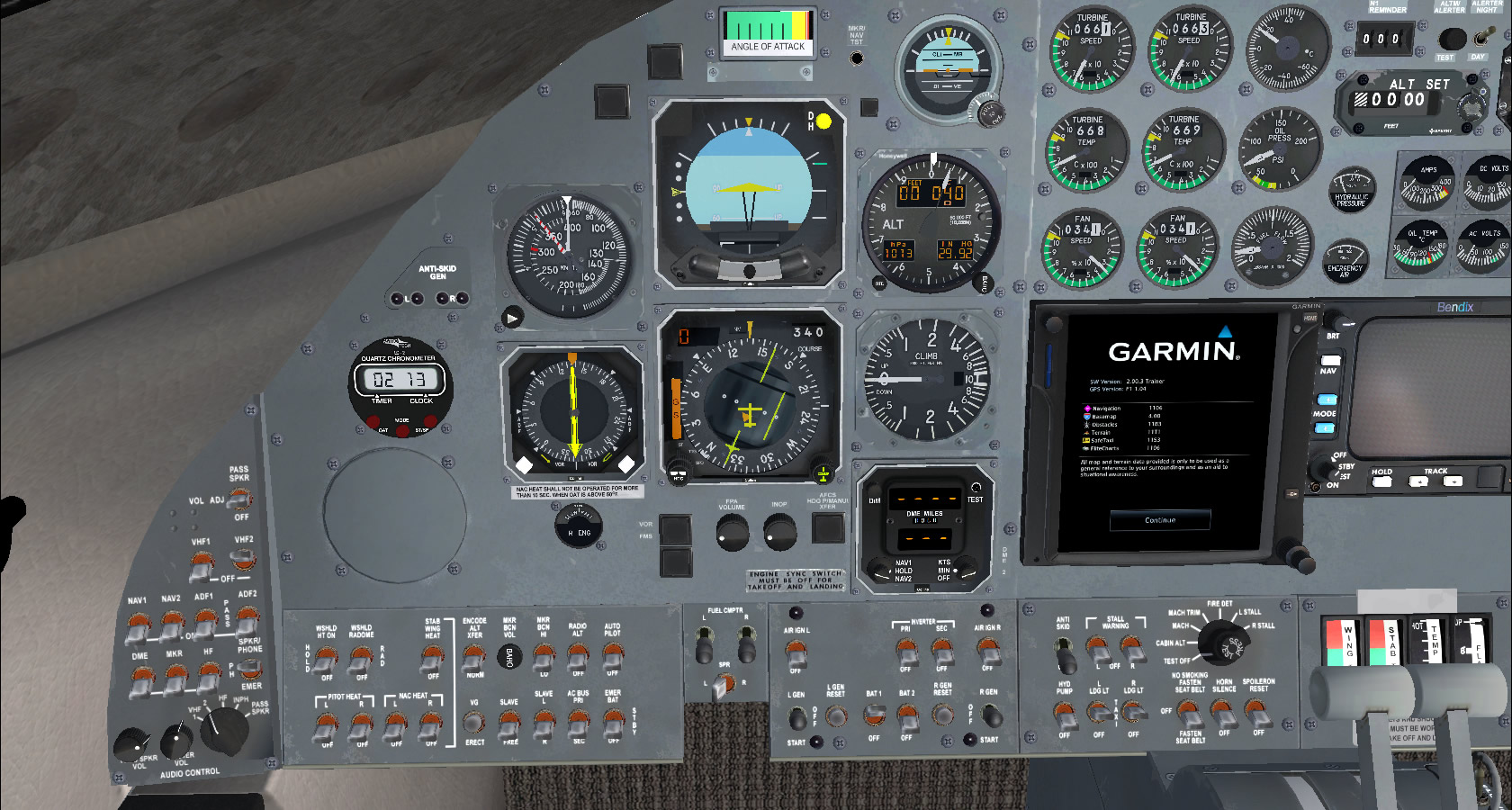This screenshot has width=1512, height=810.
Task: Select the Bendix radar NAV button
Action: click(1329, 359)
